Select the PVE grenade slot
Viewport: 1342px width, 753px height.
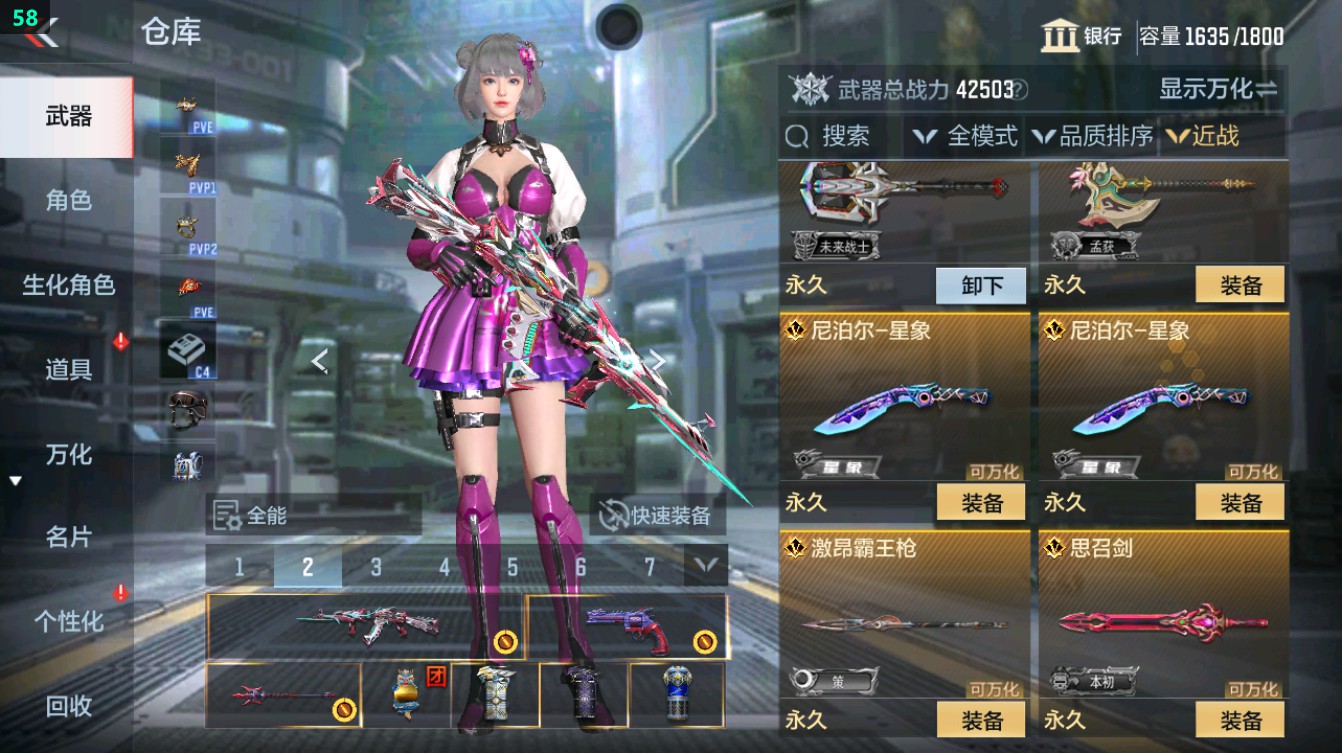tap(188, 287)
